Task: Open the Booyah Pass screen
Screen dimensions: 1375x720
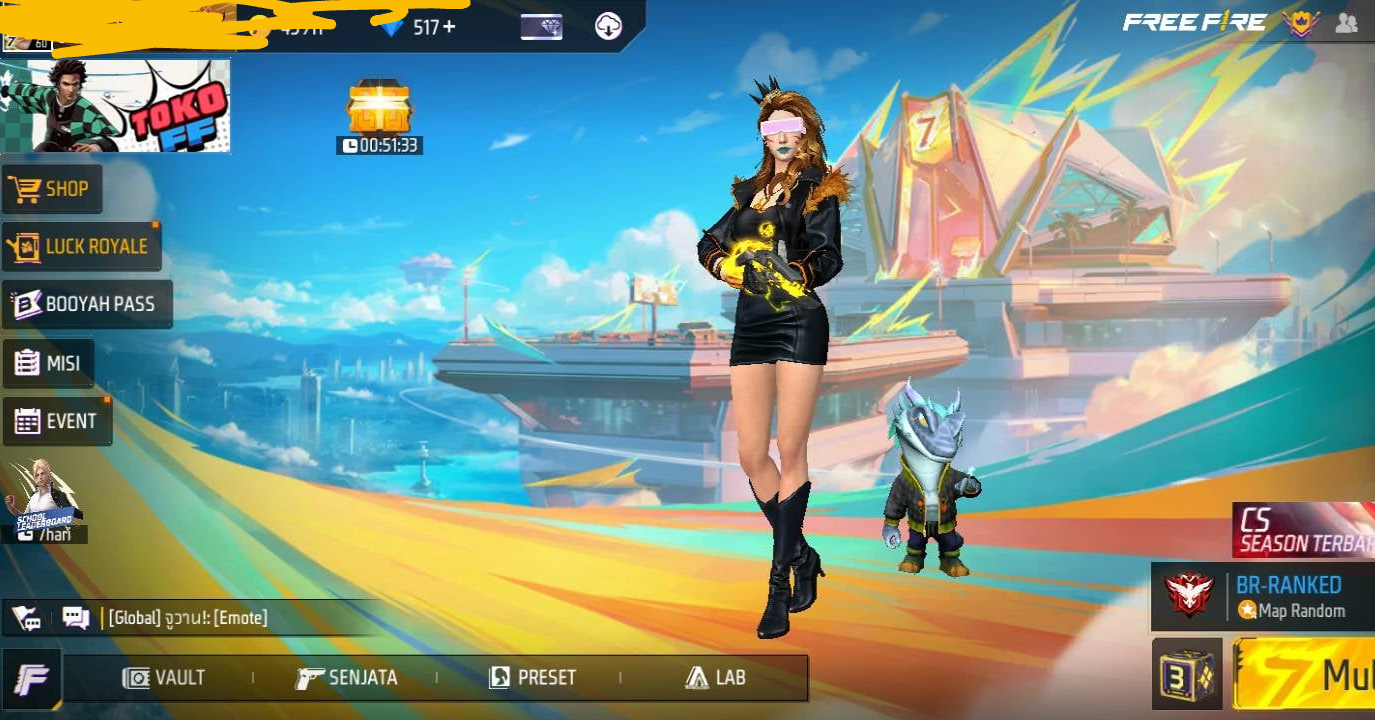Action: click(86, 304)
